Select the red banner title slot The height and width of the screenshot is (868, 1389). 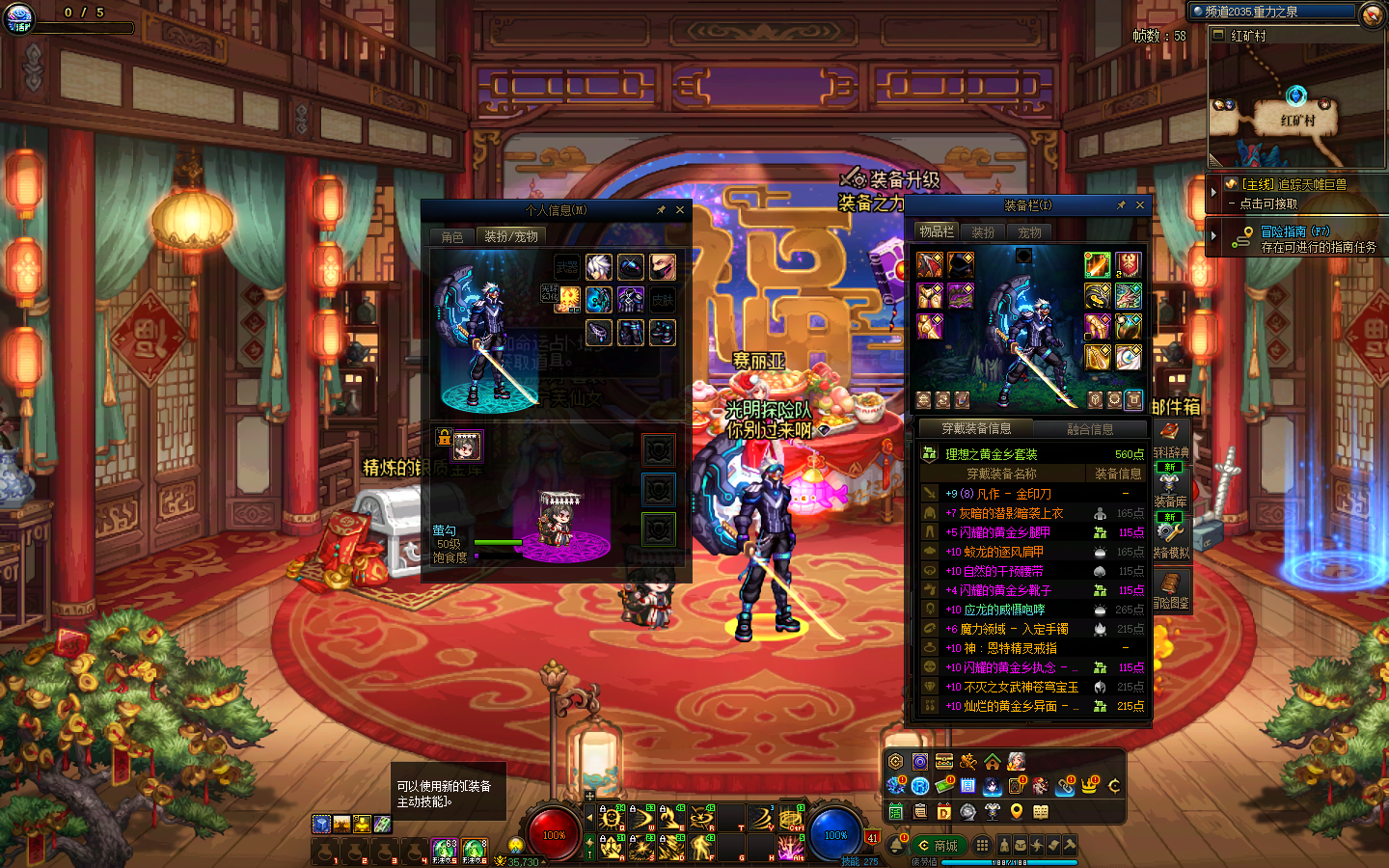coord(1129,264)
